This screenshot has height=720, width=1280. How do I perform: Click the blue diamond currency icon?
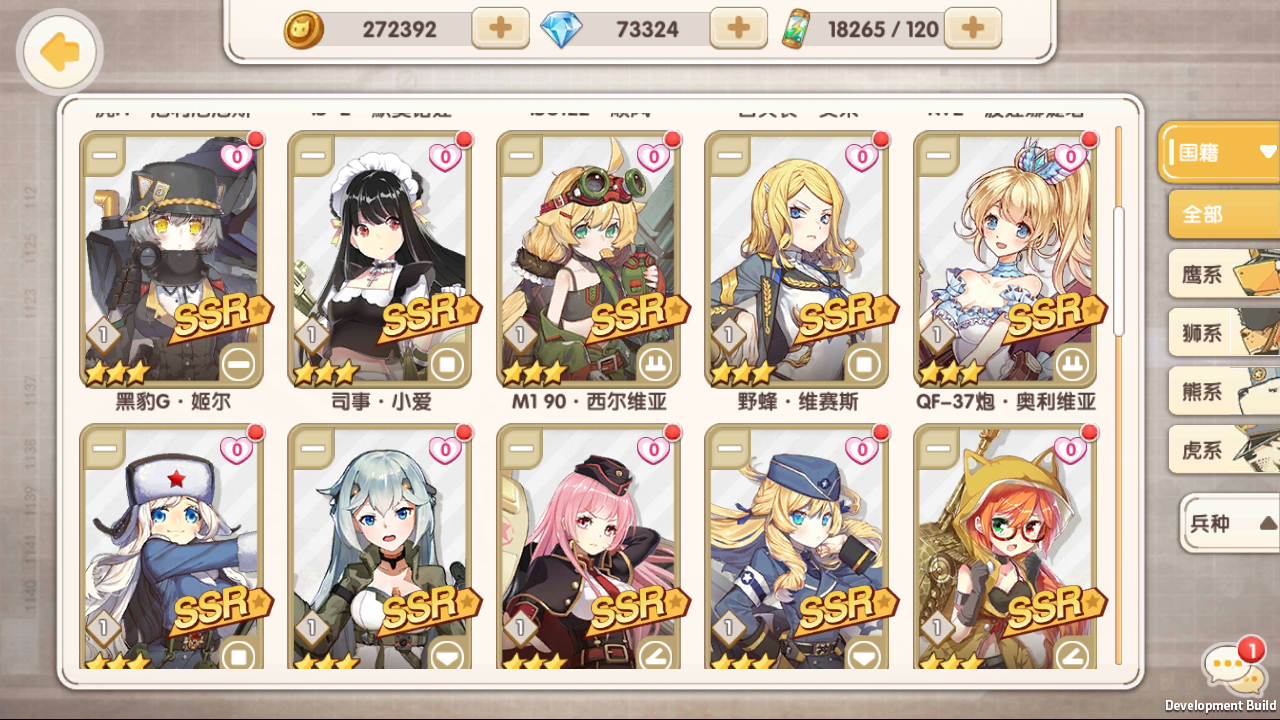pos(562,29)
